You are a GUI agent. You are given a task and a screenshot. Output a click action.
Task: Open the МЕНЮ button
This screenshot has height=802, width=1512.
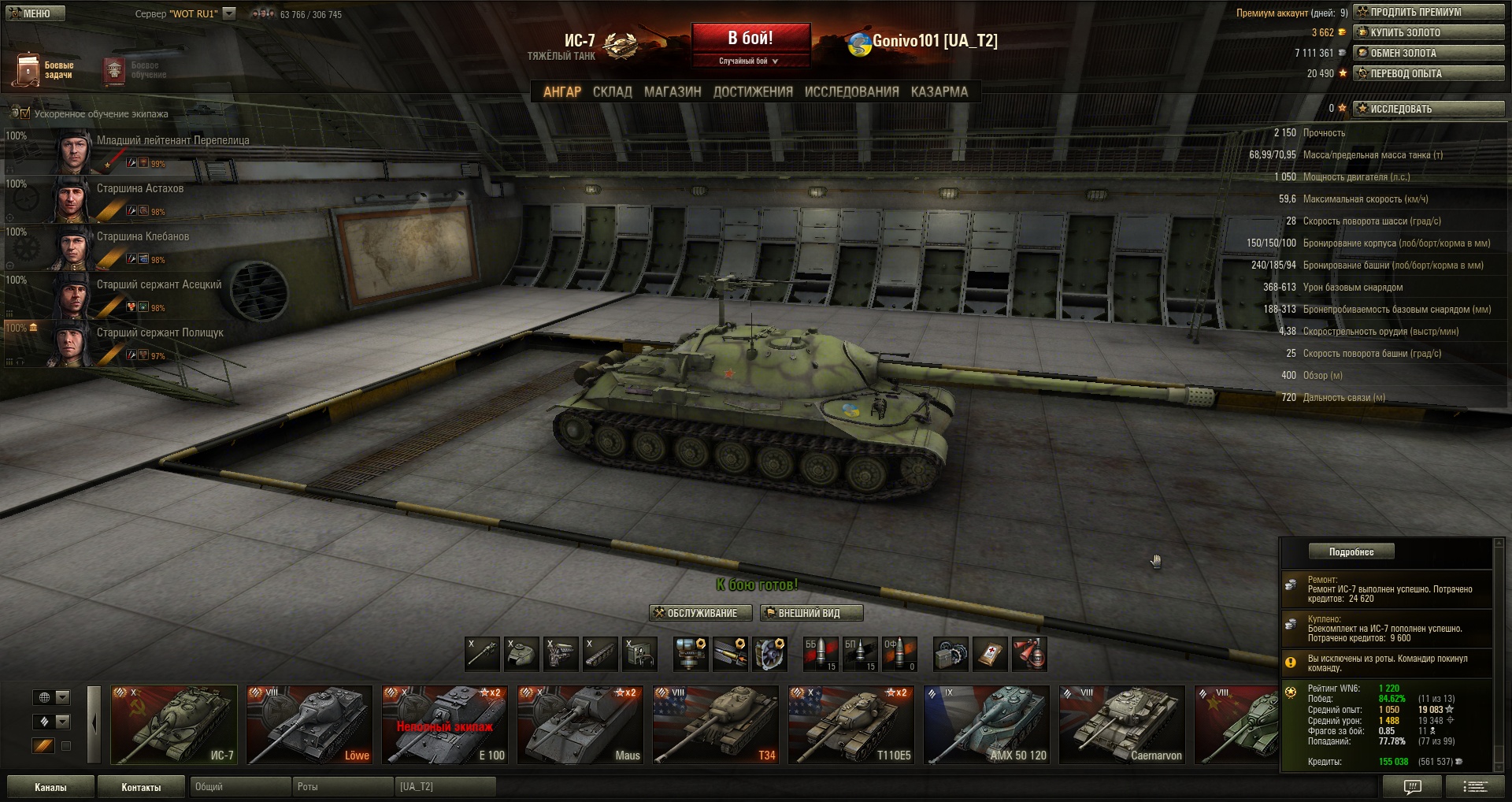pyautogui.click(x=34, y=13)
